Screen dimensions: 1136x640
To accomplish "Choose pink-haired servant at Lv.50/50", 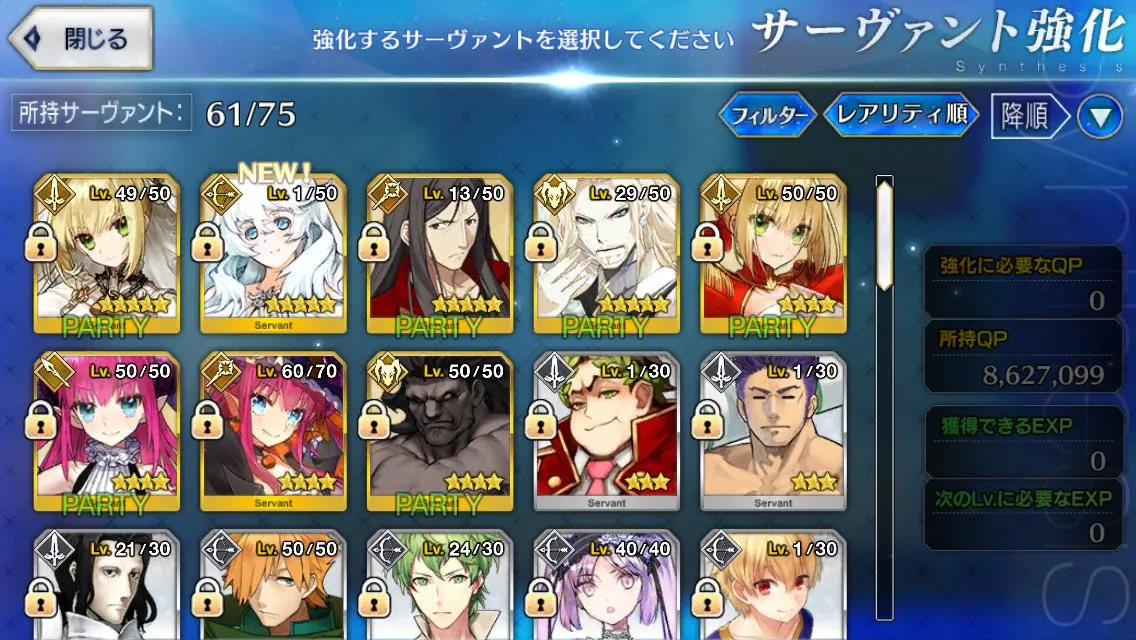I will [x=107, y=432].
